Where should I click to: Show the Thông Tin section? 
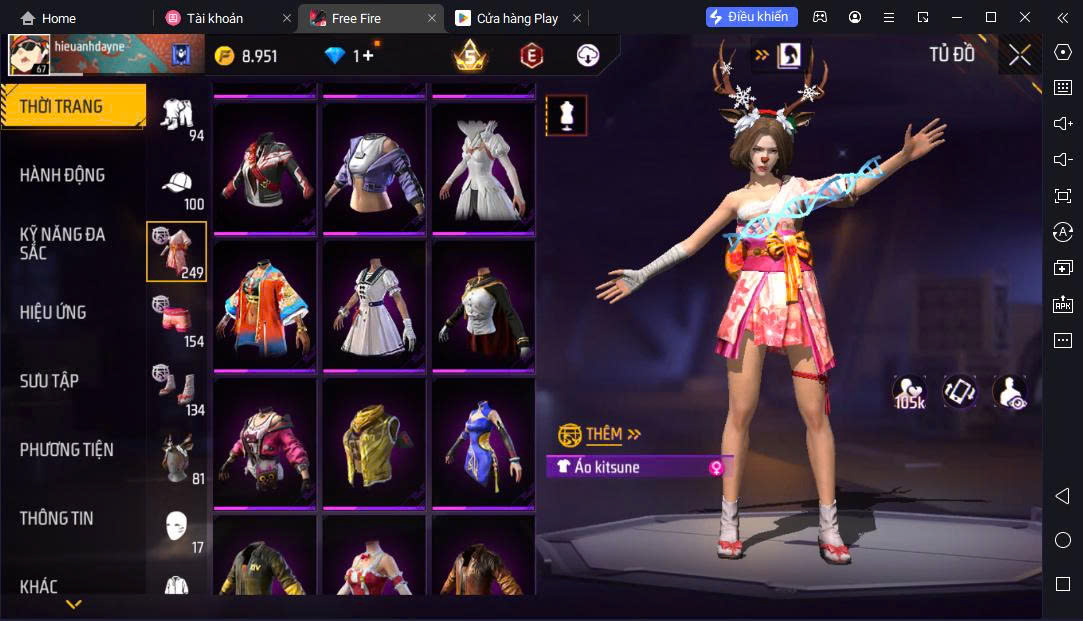point(56,518)
